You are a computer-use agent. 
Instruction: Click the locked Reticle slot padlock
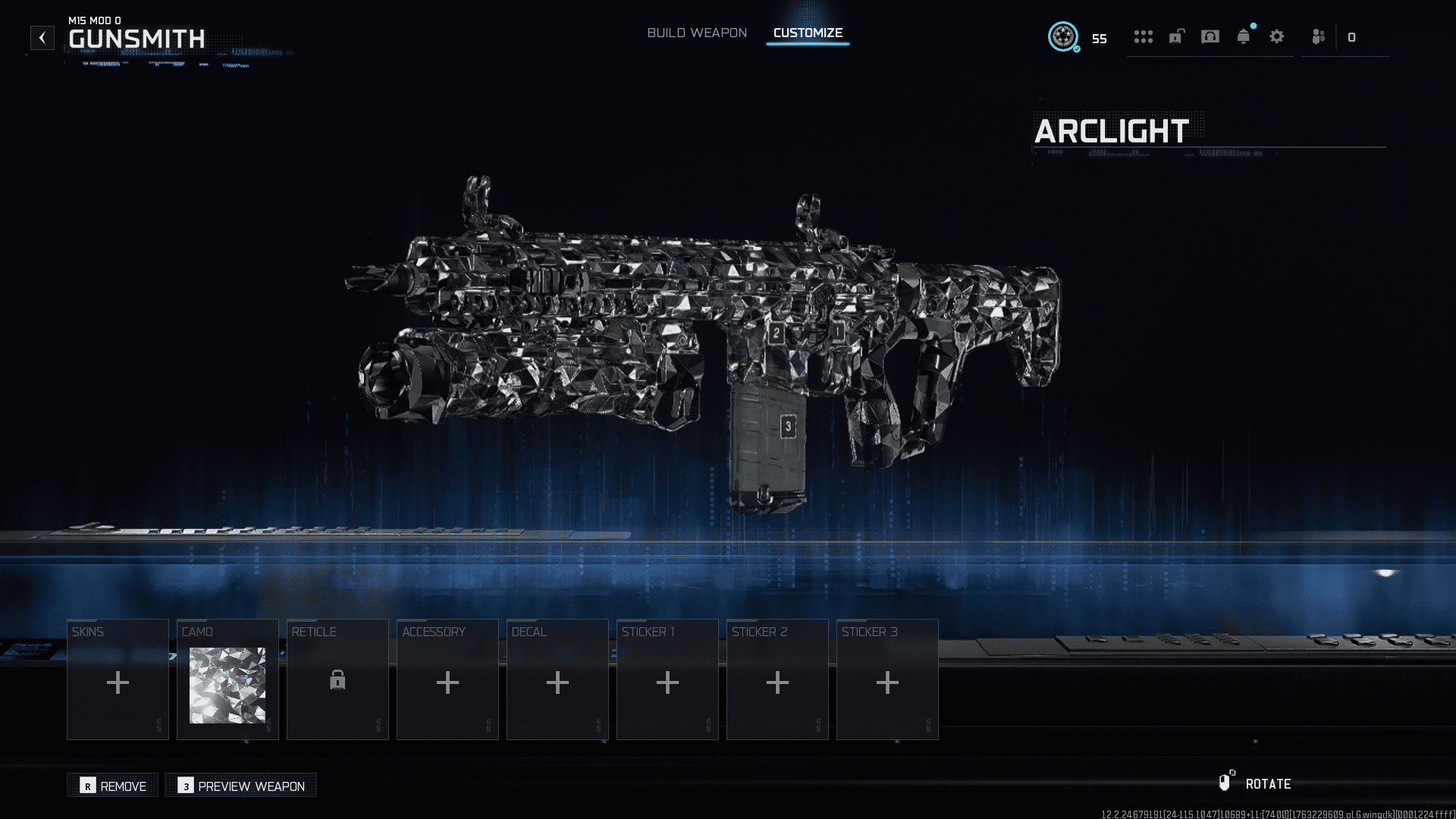tap(337, 682)
